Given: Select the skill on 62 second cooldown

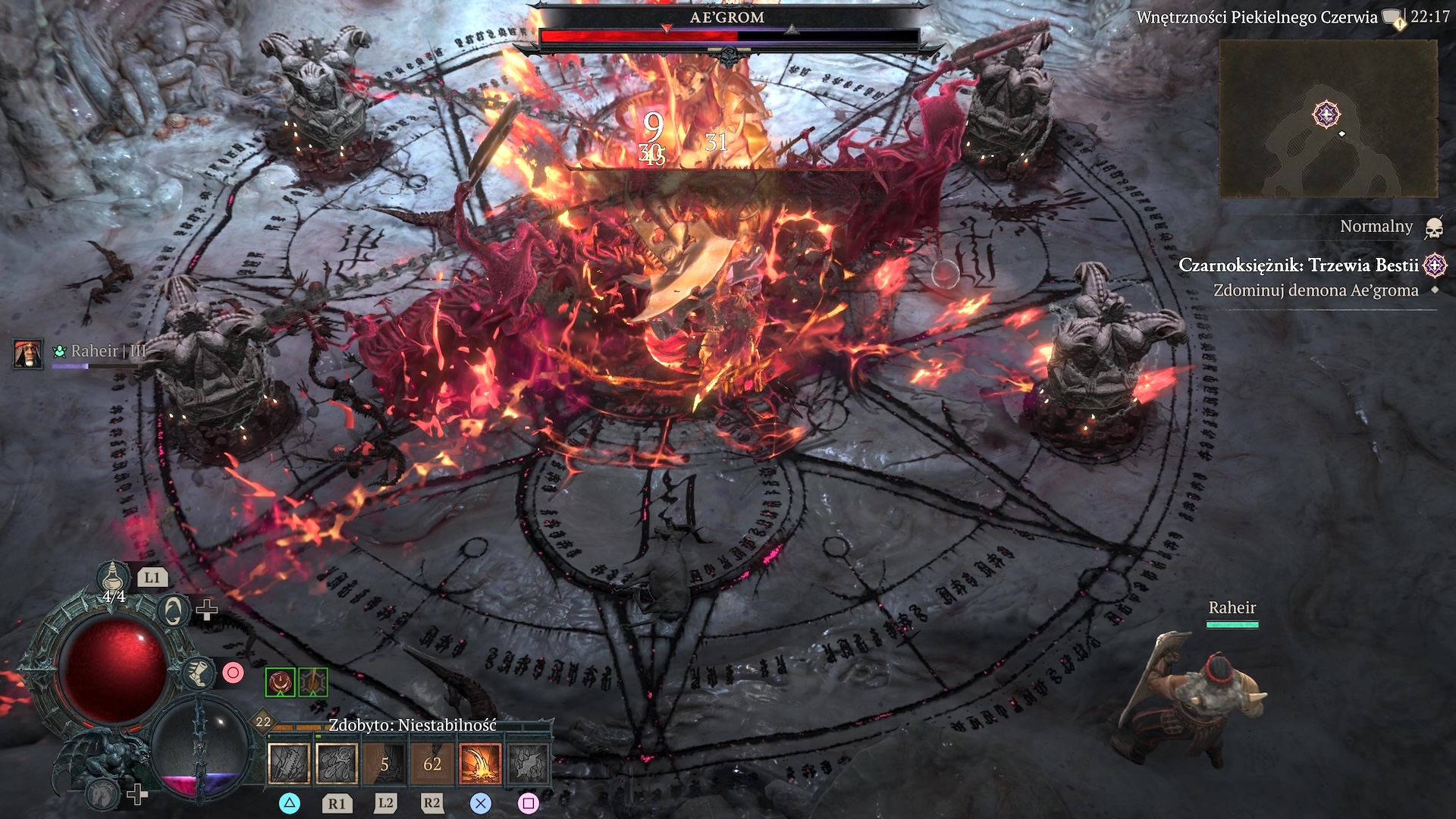Looking at the screenshot, I should 432,763.
